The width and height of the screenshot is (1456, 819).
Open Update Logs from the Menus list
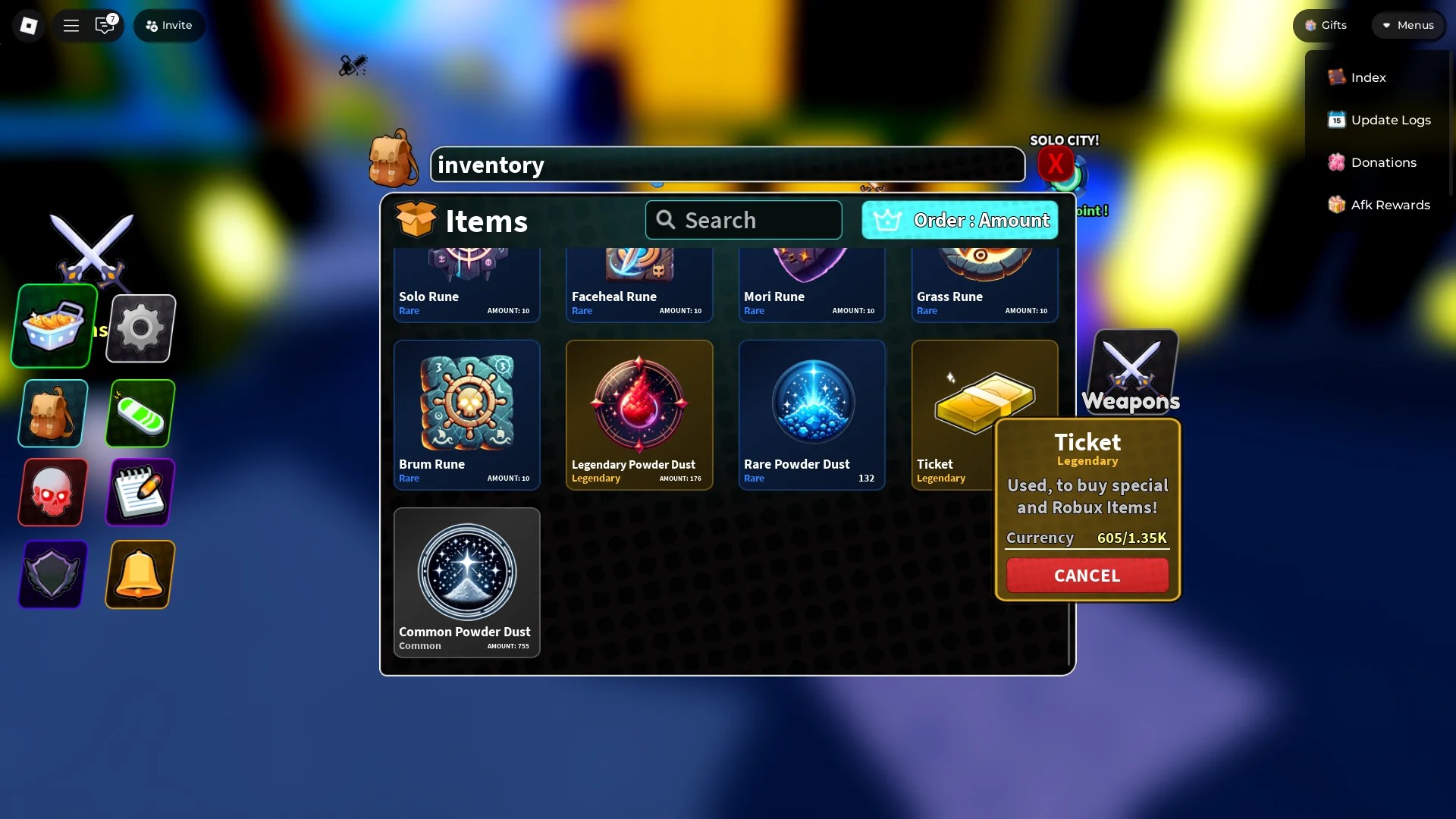tap(1390, 119)
